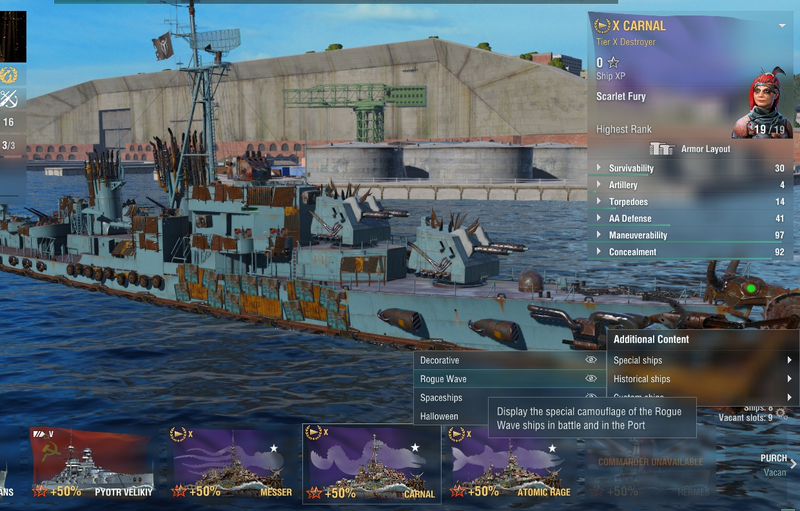This screenshot has height=511, width=800.
Task: Expand the AA Defense row
Action: pos(690,219)
